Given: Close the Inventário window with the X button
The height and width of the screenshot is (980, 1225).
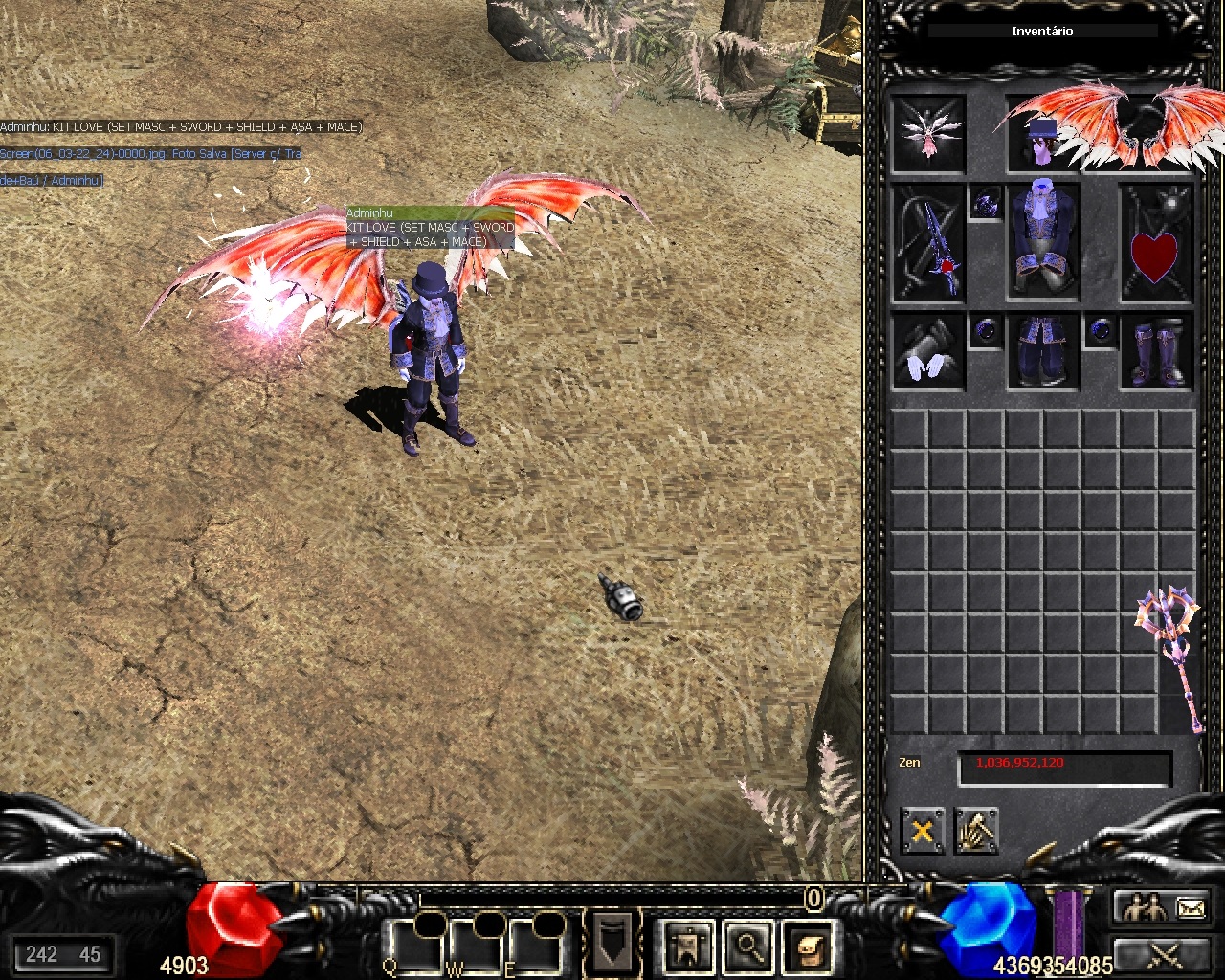Looking at the screenshot, I should (x=923, y=831).
